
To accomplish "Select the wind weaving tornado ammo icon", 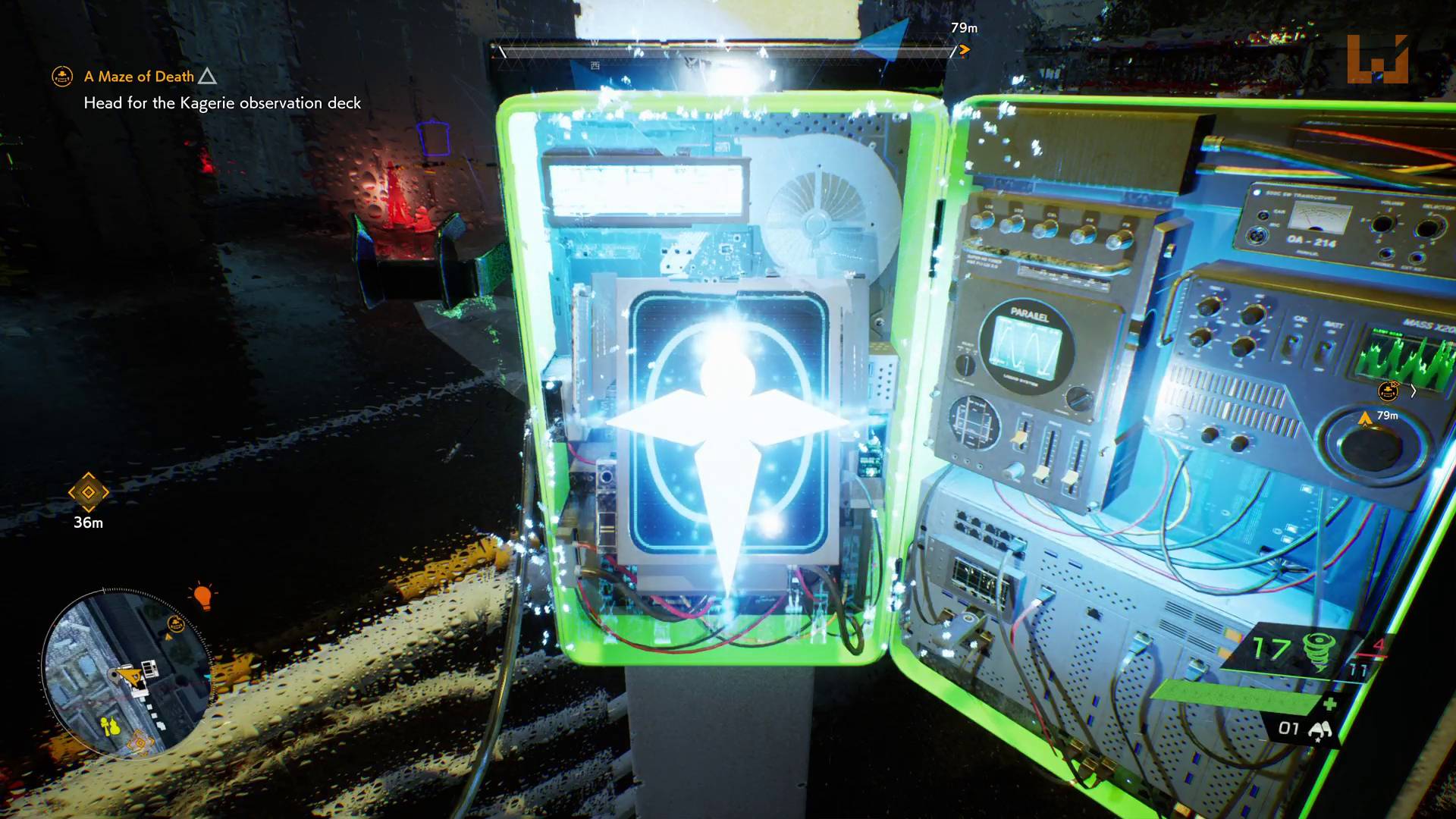I will point(1319,650).
